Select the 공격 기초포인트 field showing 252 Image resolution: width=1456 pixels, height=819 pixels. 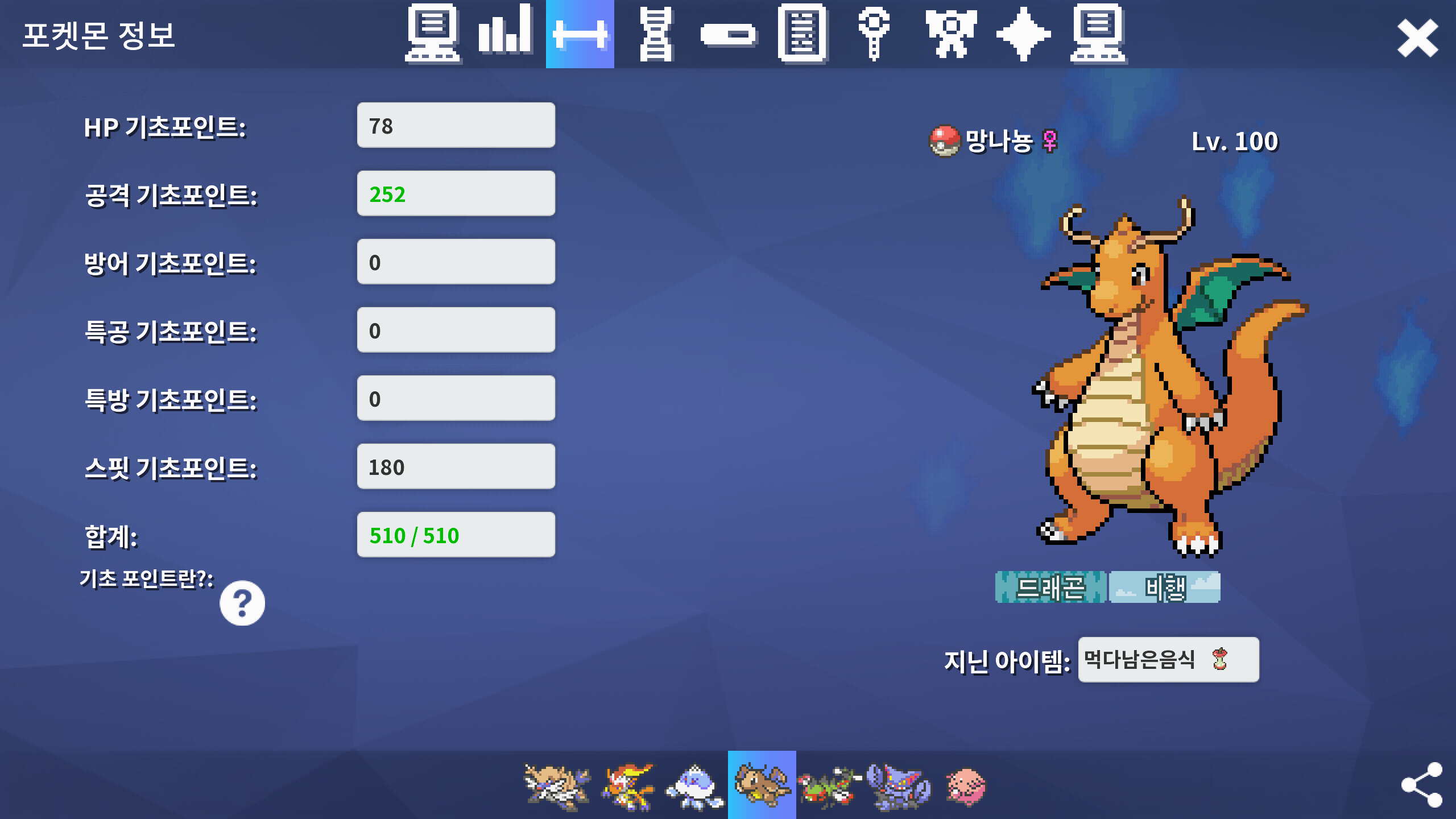click(x=456, y=193)
